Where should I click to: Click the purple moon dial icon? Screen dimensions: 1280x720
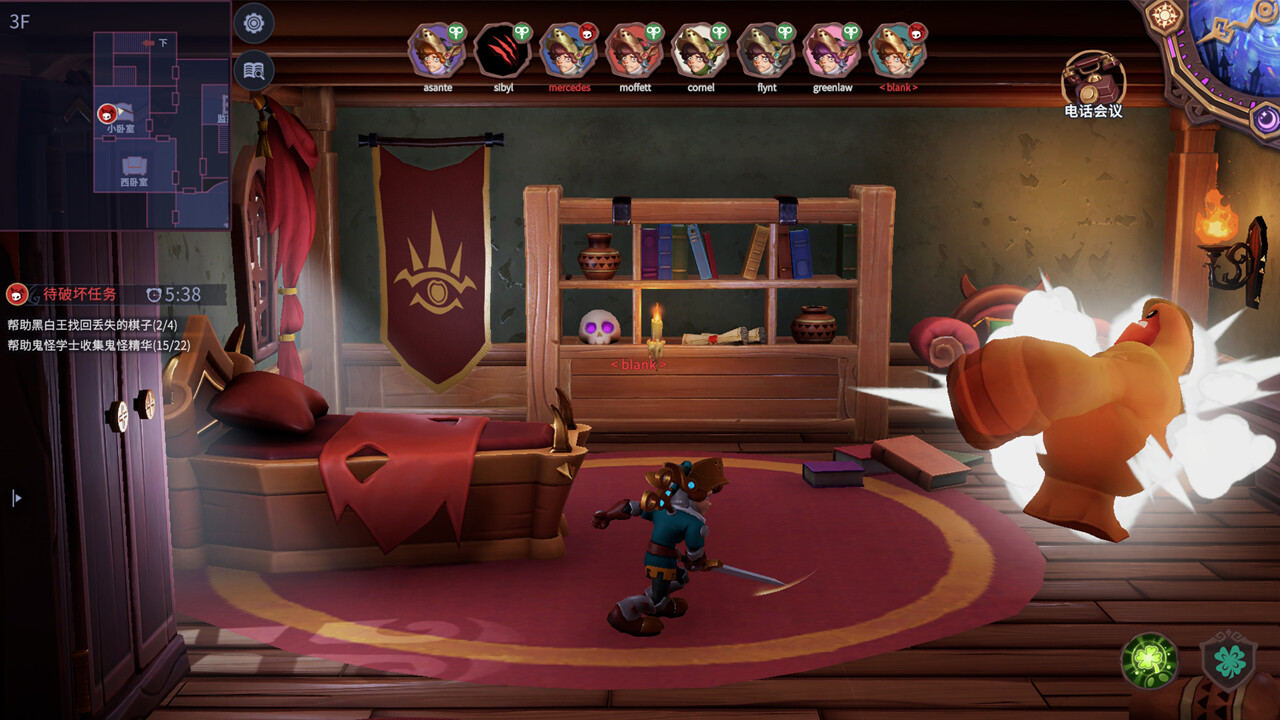[1267, 120]
